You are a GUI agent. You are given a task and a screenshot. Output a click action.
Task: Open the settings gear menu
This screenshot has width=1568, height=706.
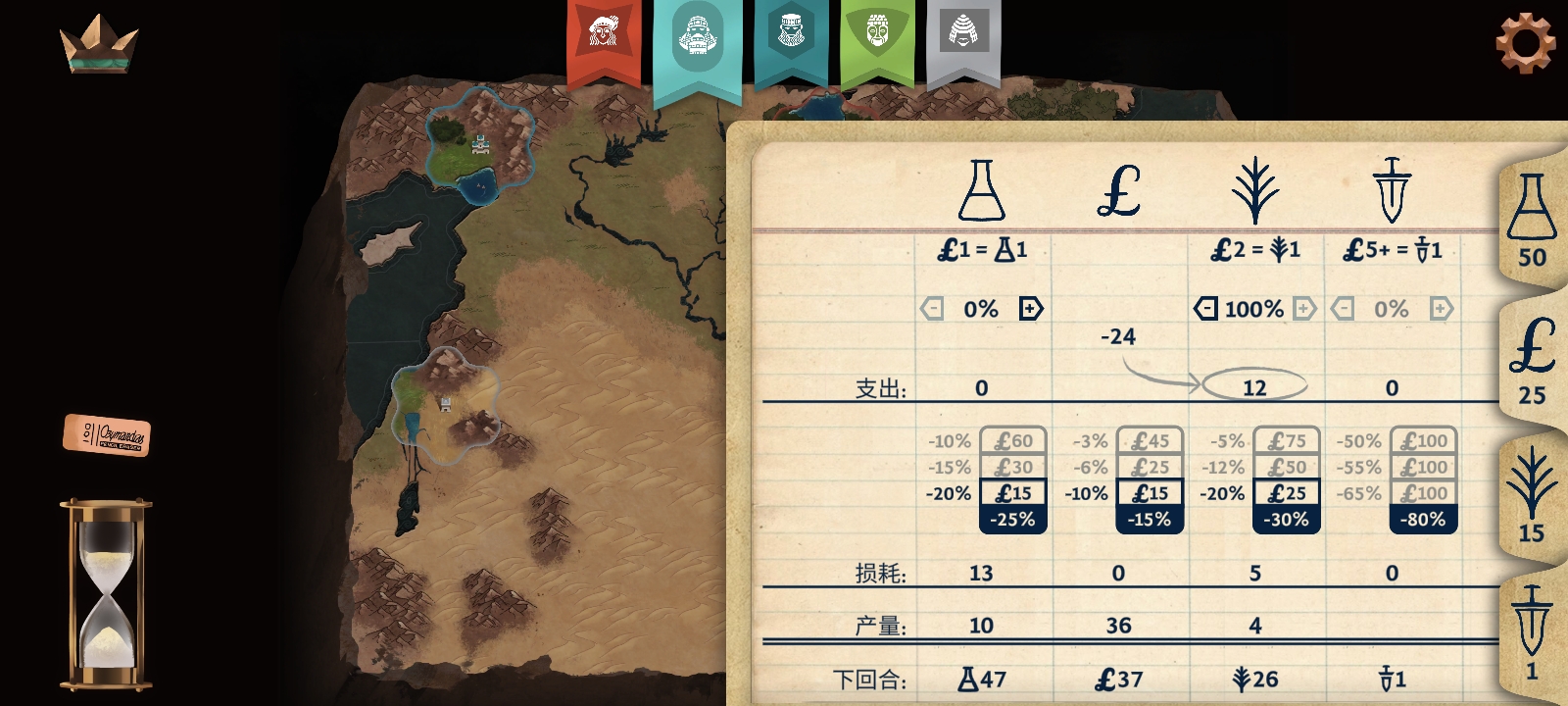click(1525, 42)
